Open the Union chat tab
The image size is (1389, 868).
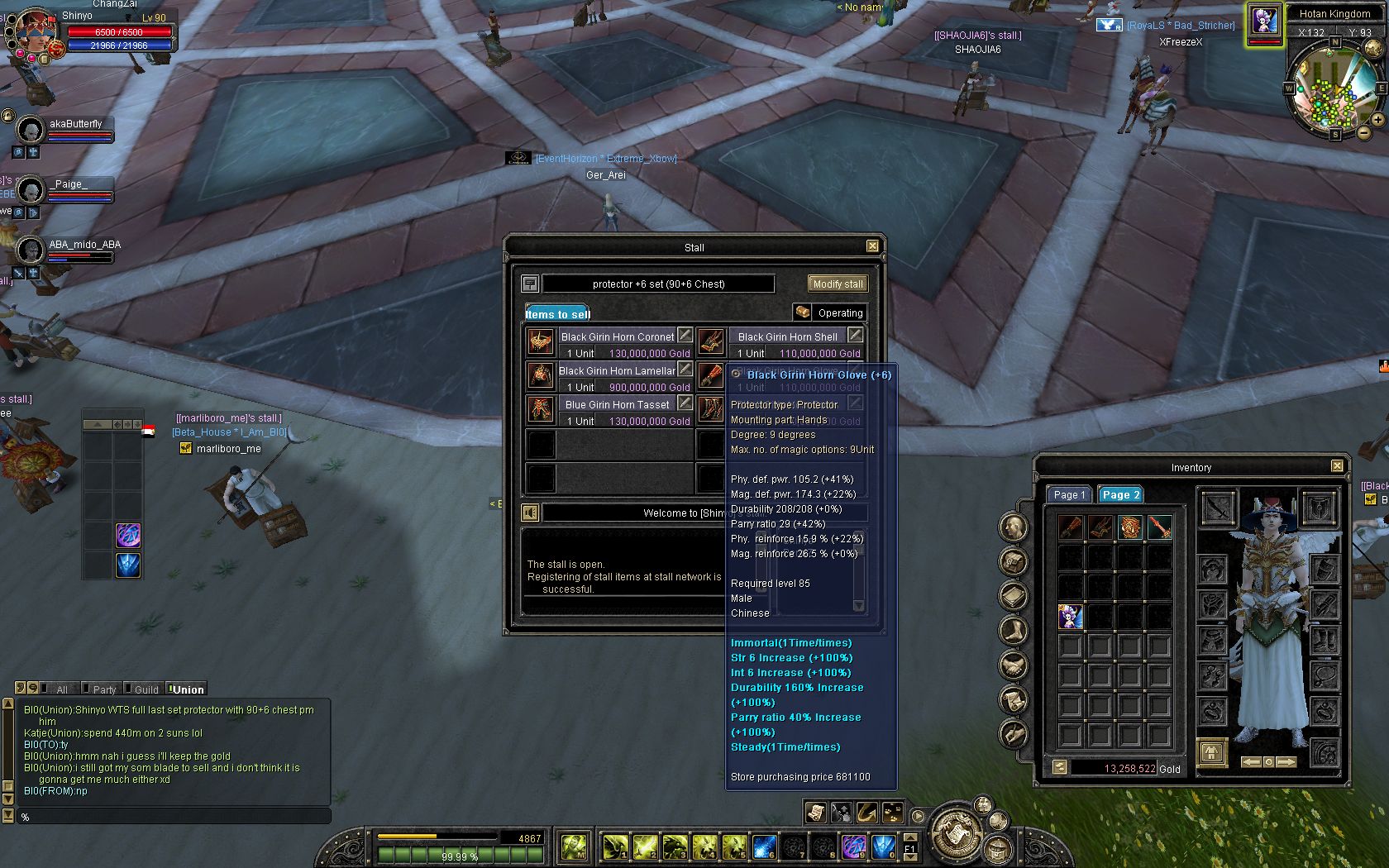(188, 689)
